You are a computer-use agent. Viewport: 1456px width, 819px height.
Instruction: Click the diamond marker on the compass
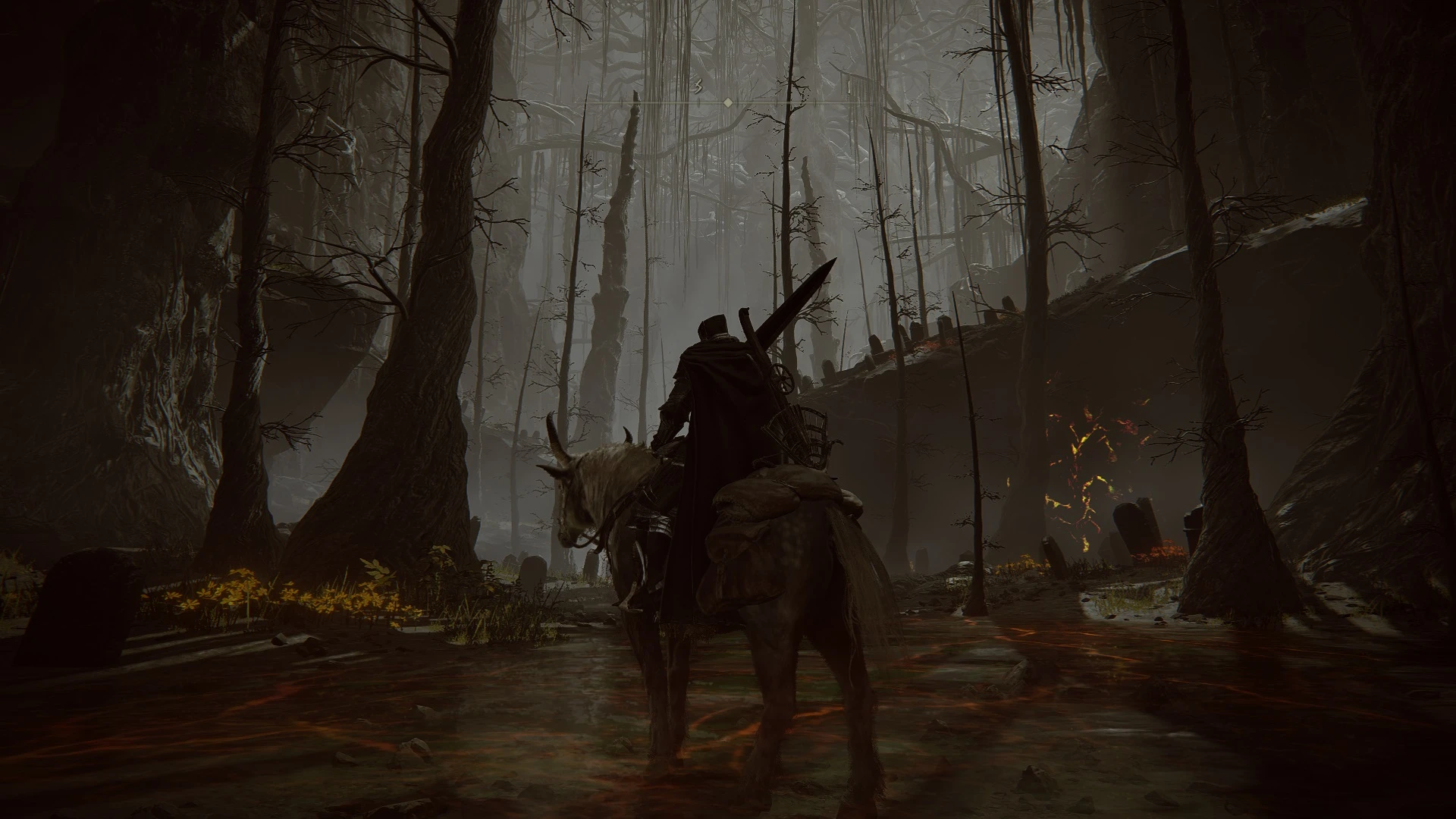[x=728, y=102]
